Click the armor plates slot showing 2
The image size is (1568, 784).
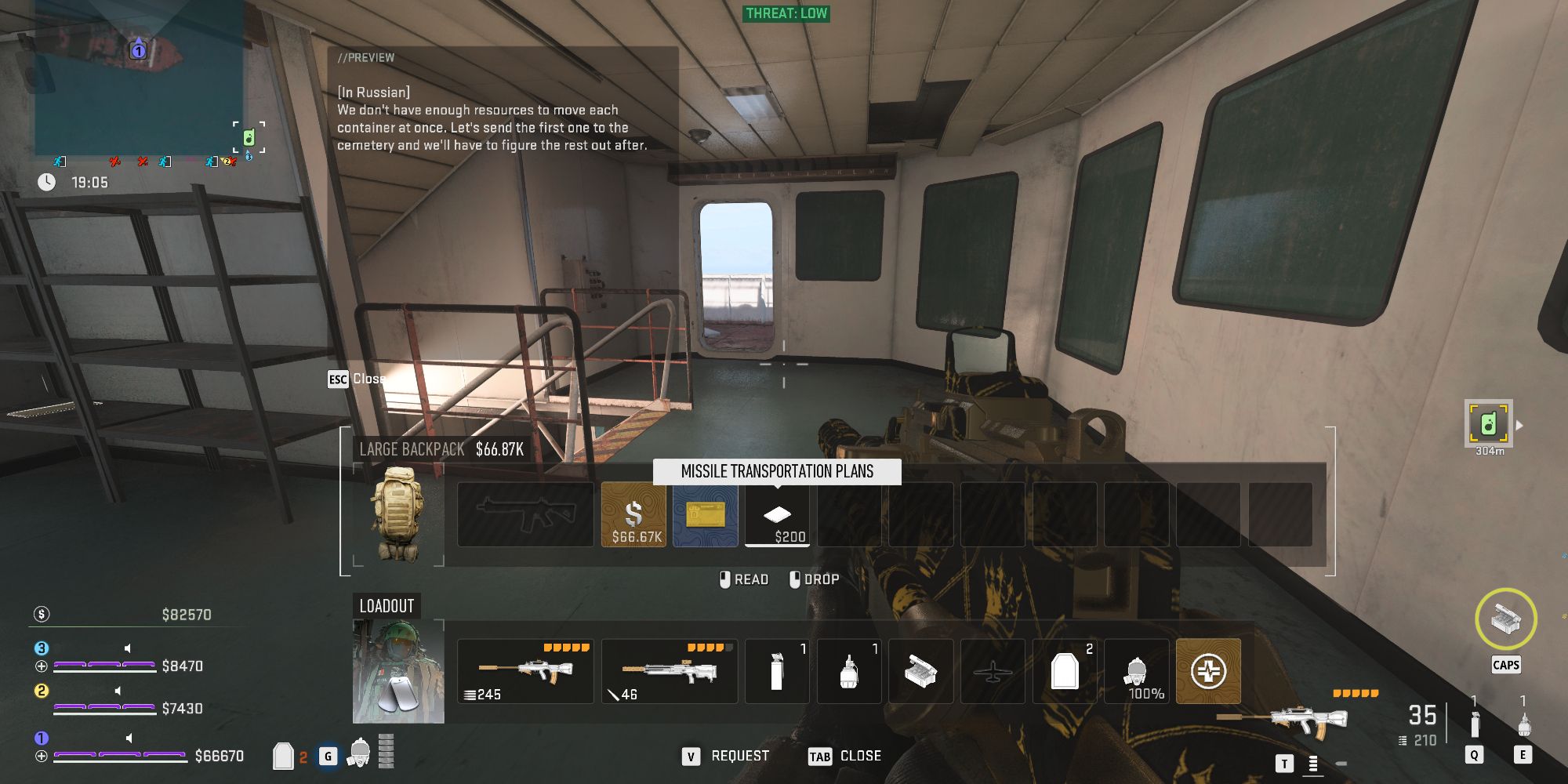[1066, 671]
